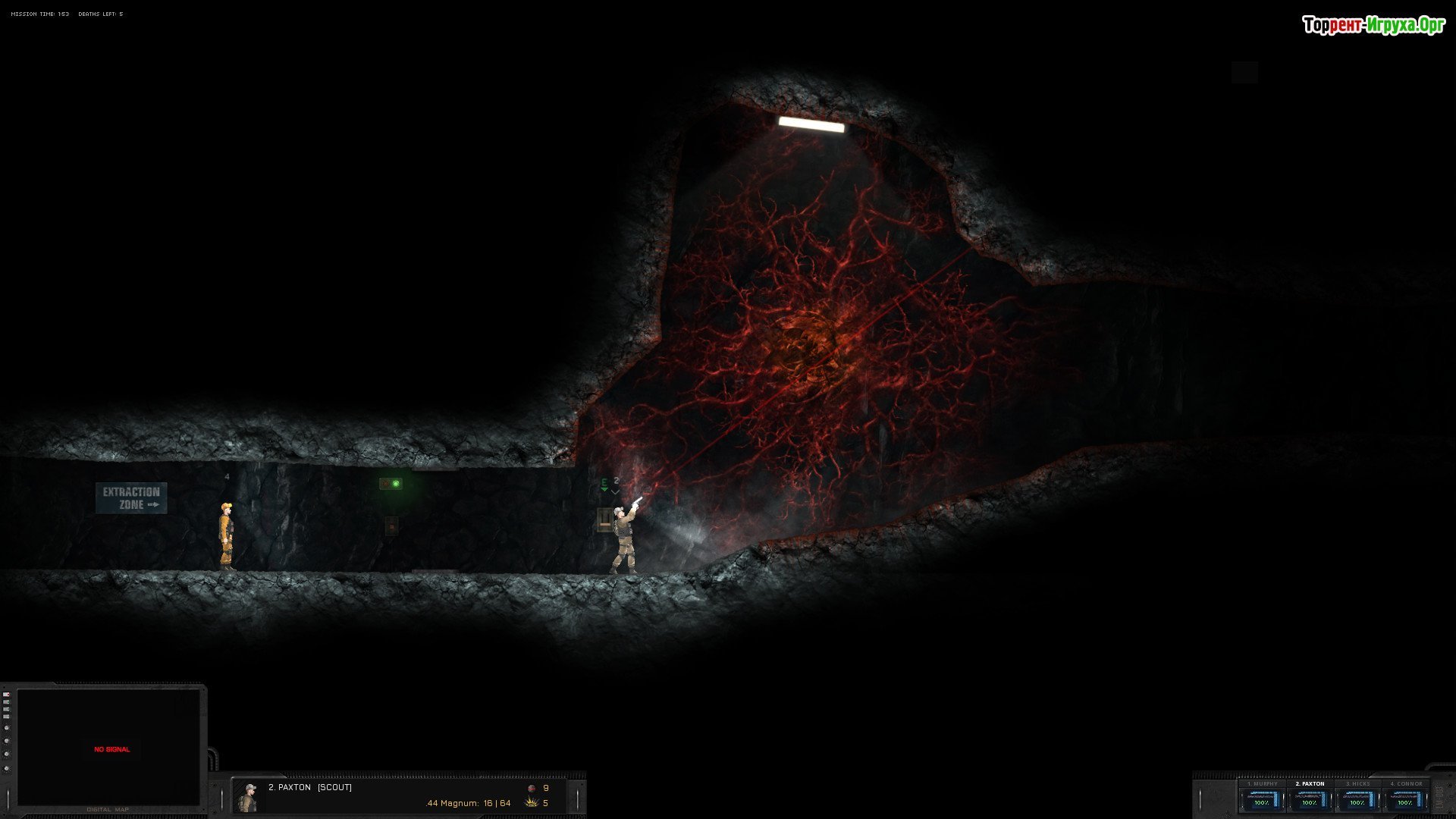Click Paxton's scout portrait
1456x819 pixels.
(x=248, y=797)
